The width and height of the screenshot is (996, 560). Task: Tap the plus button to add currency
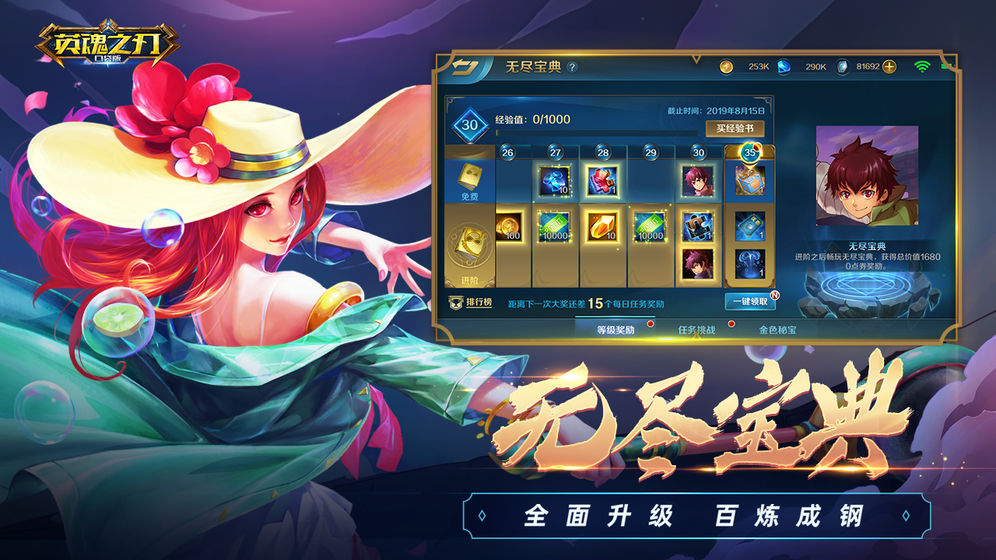click(x=889, y=67)
